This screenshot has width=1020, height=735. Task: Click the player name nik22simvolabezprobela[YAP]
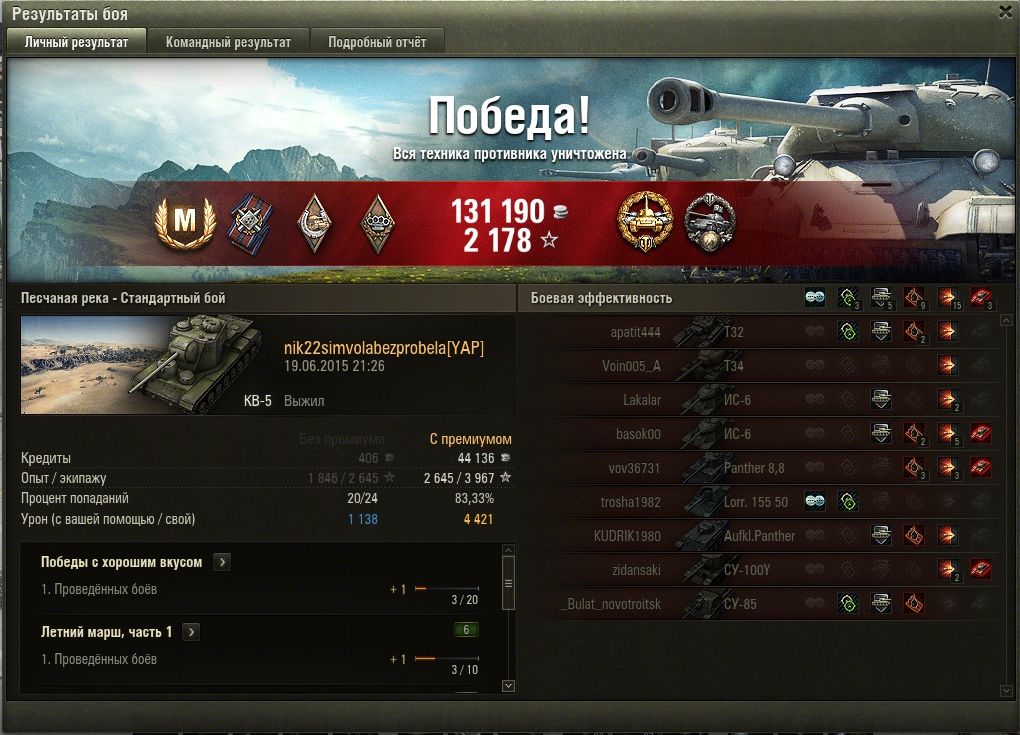coord(384,348)
